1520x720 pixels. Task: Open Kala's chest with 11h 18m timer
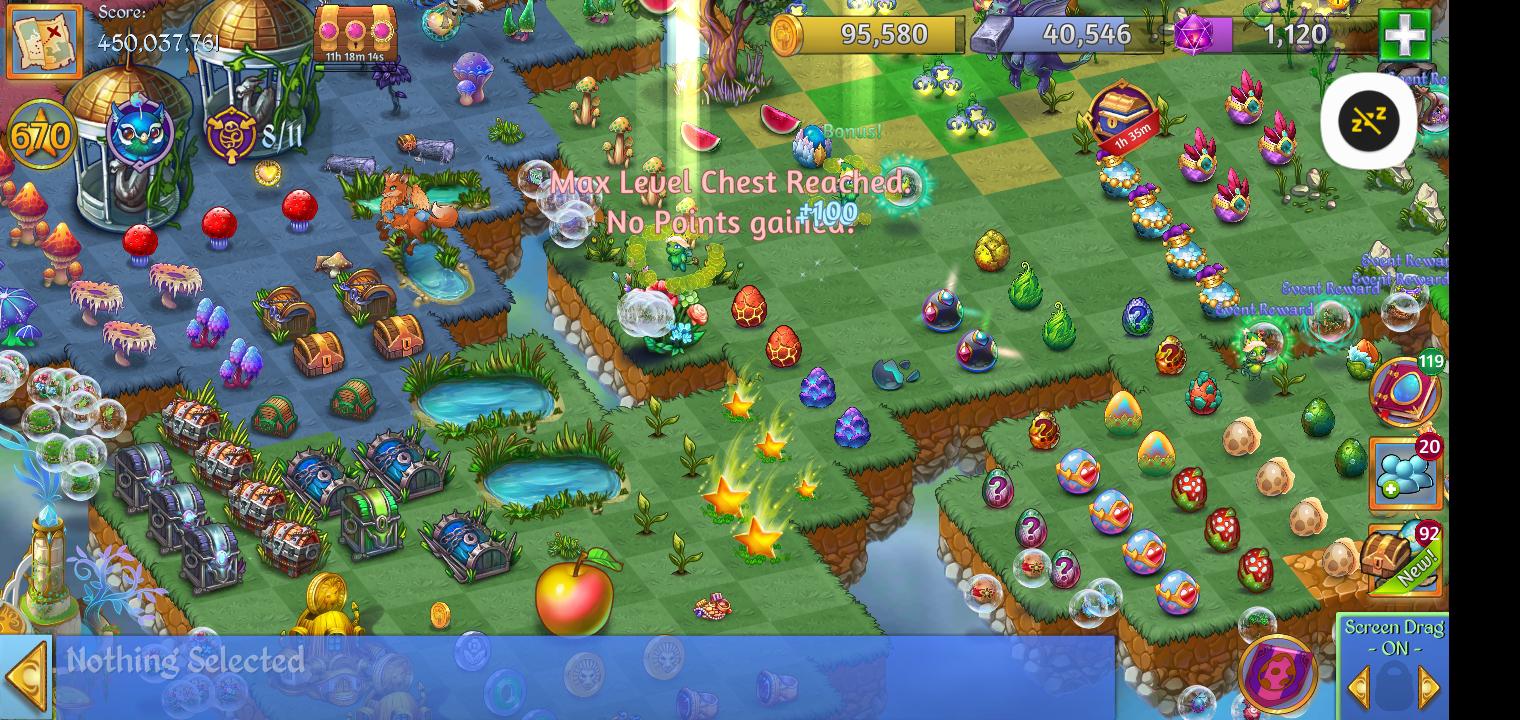pos(355,30)
